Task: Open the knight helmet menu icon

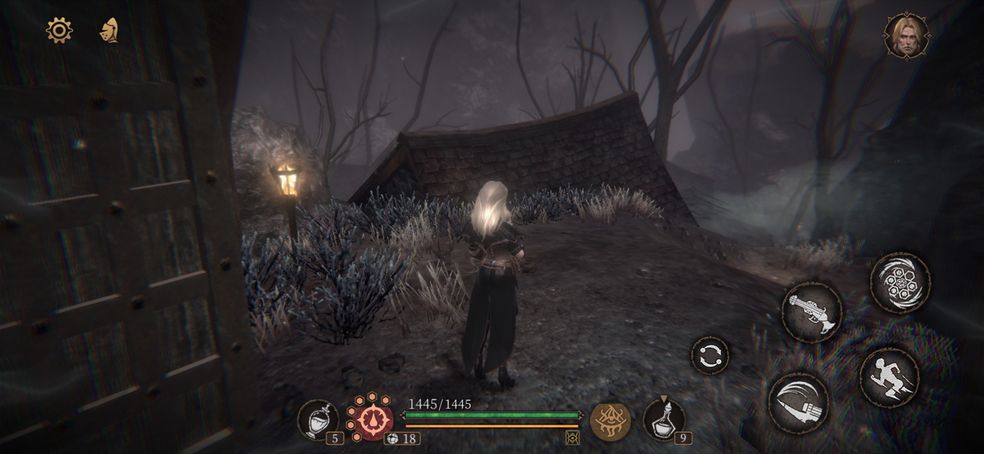Action: click(x=108, y=30)
